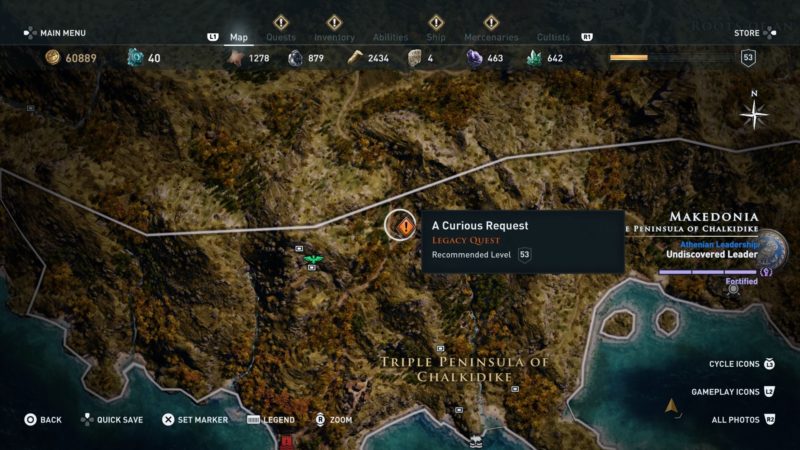Open the Mercenaries tab
Viewport: 800px width, 450px height.
491,37
